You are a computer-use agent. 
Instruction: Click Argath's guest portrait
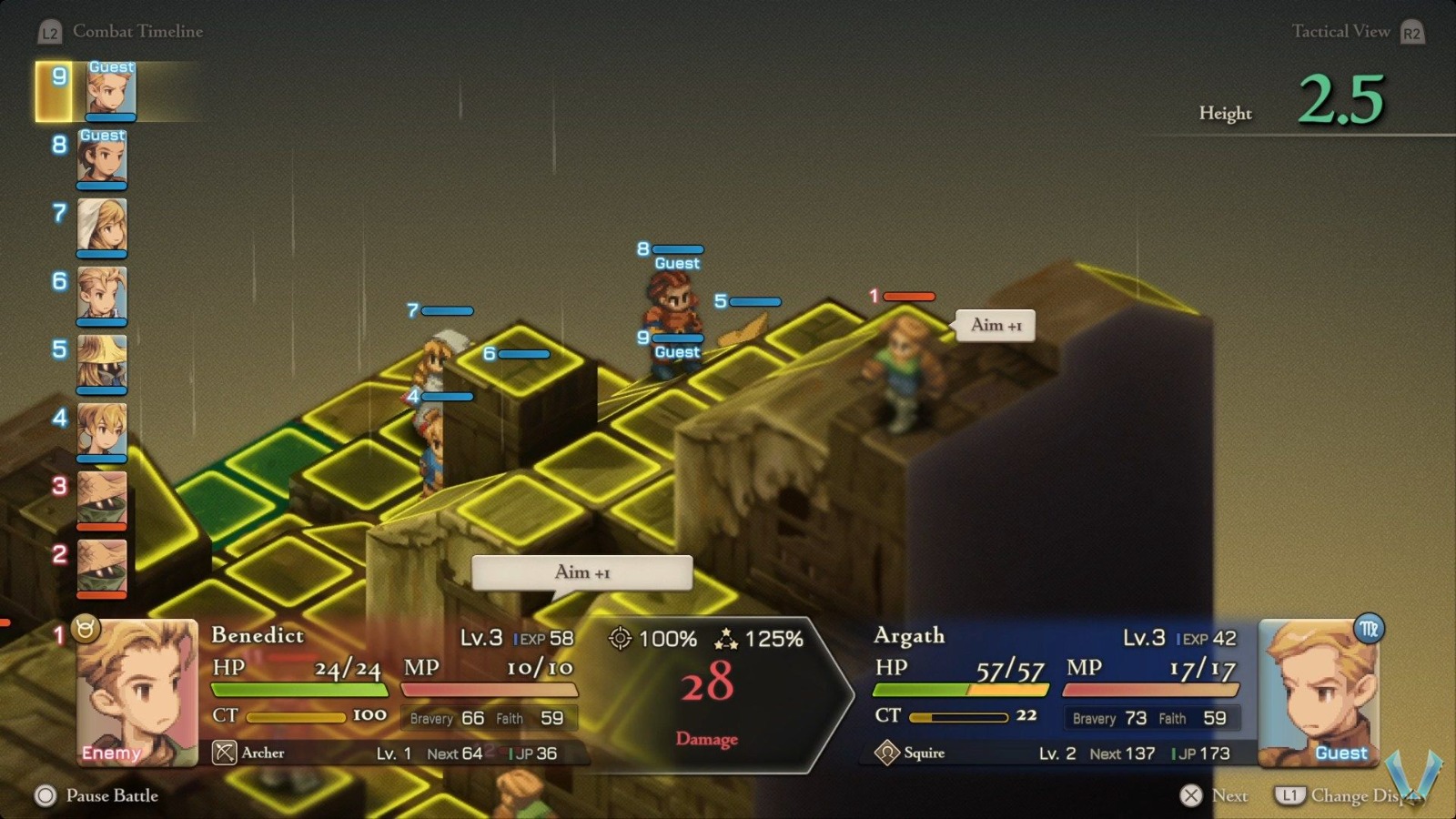[1319, 692]
